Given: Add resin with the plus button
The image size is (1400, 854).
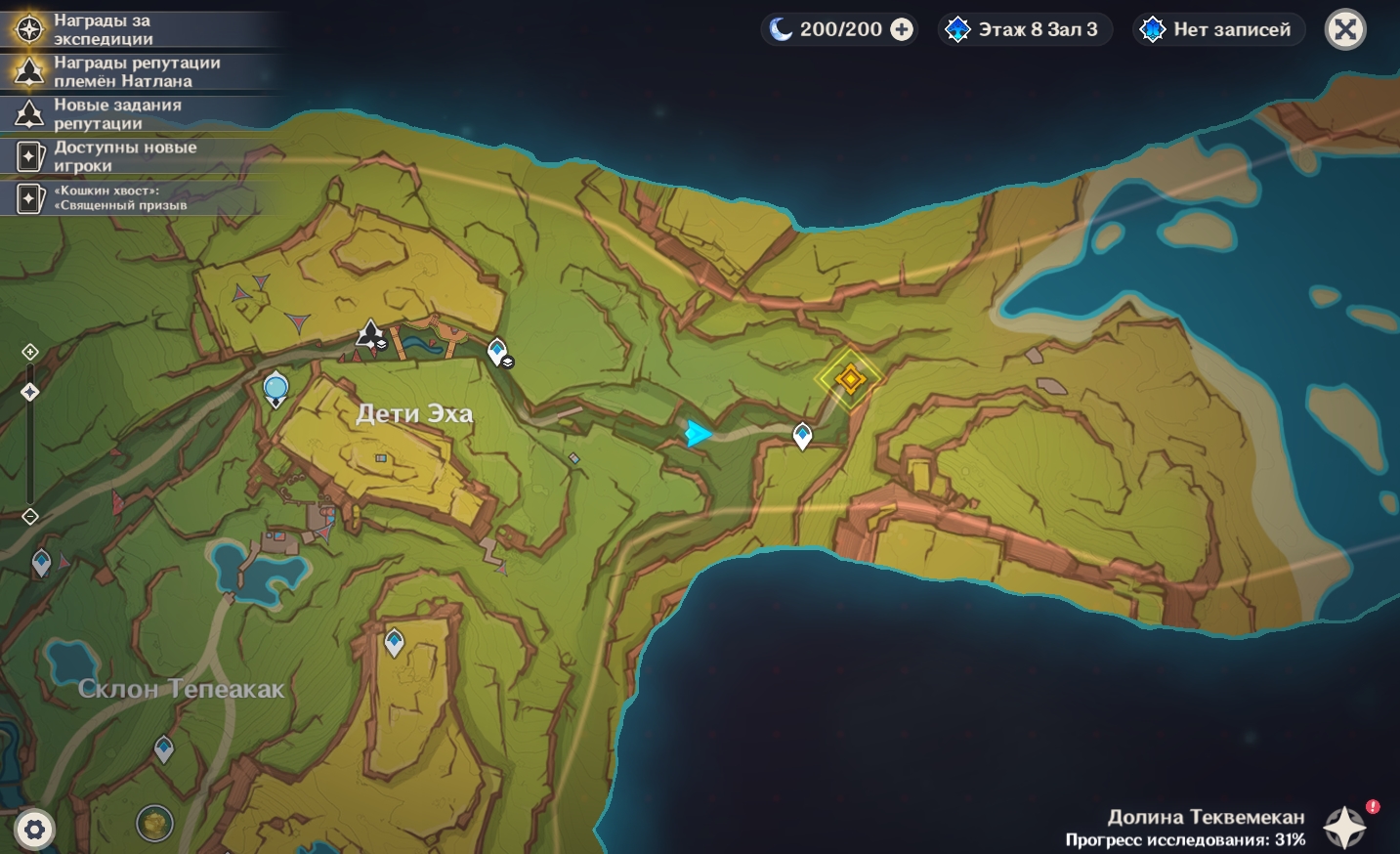Looking at the screenshot, I should (902, 30).
